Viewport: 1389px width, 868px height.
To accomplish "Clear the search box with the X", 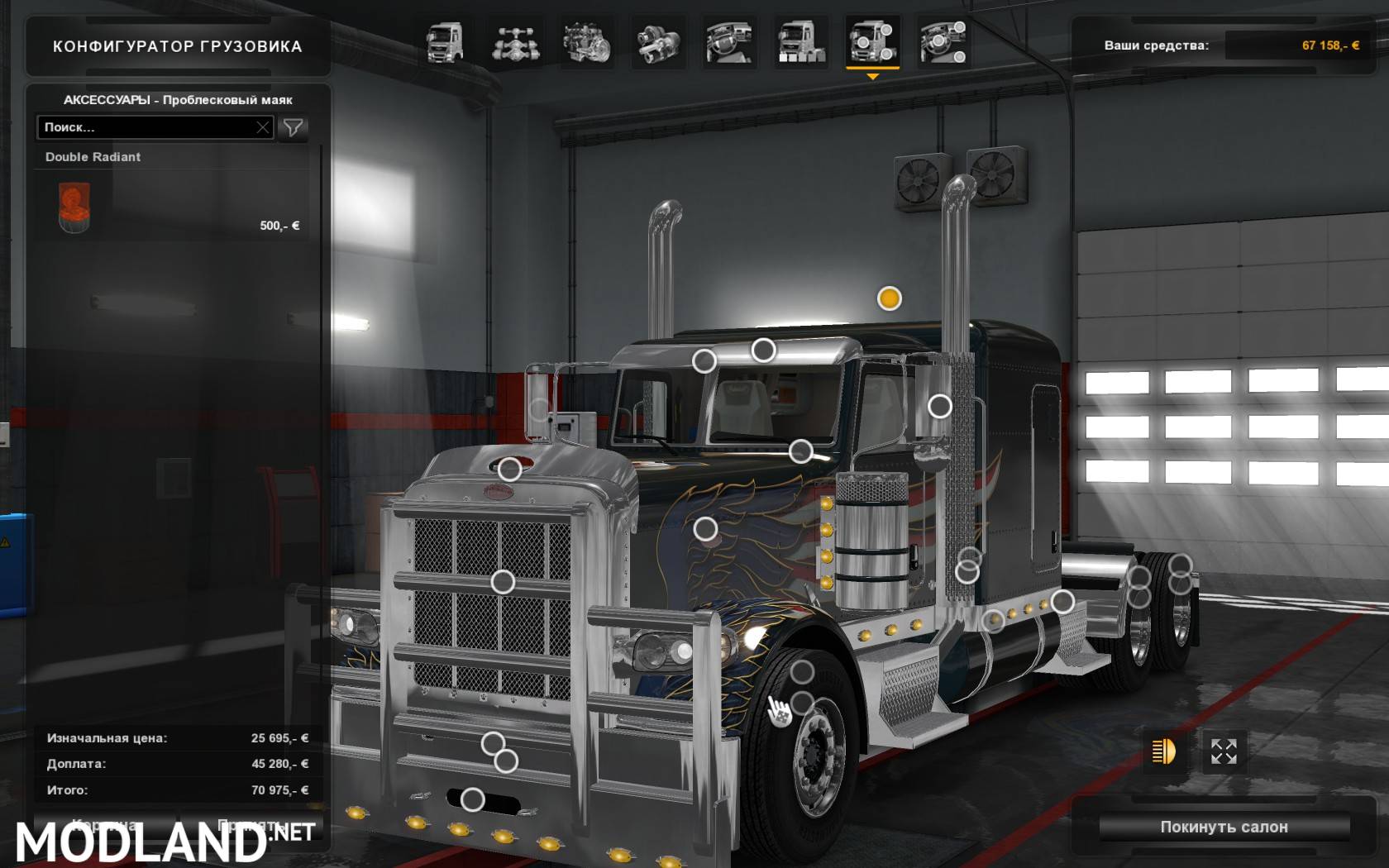I will [263, 127].
